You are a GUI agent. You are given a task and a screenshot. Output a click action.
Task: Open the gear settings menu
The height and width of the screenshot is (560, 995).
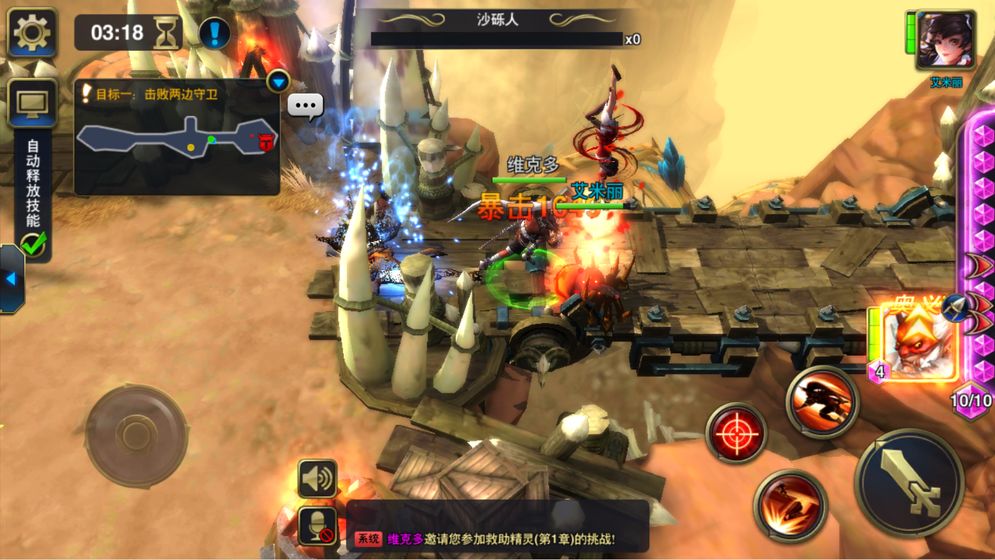[x=32, y=33]
